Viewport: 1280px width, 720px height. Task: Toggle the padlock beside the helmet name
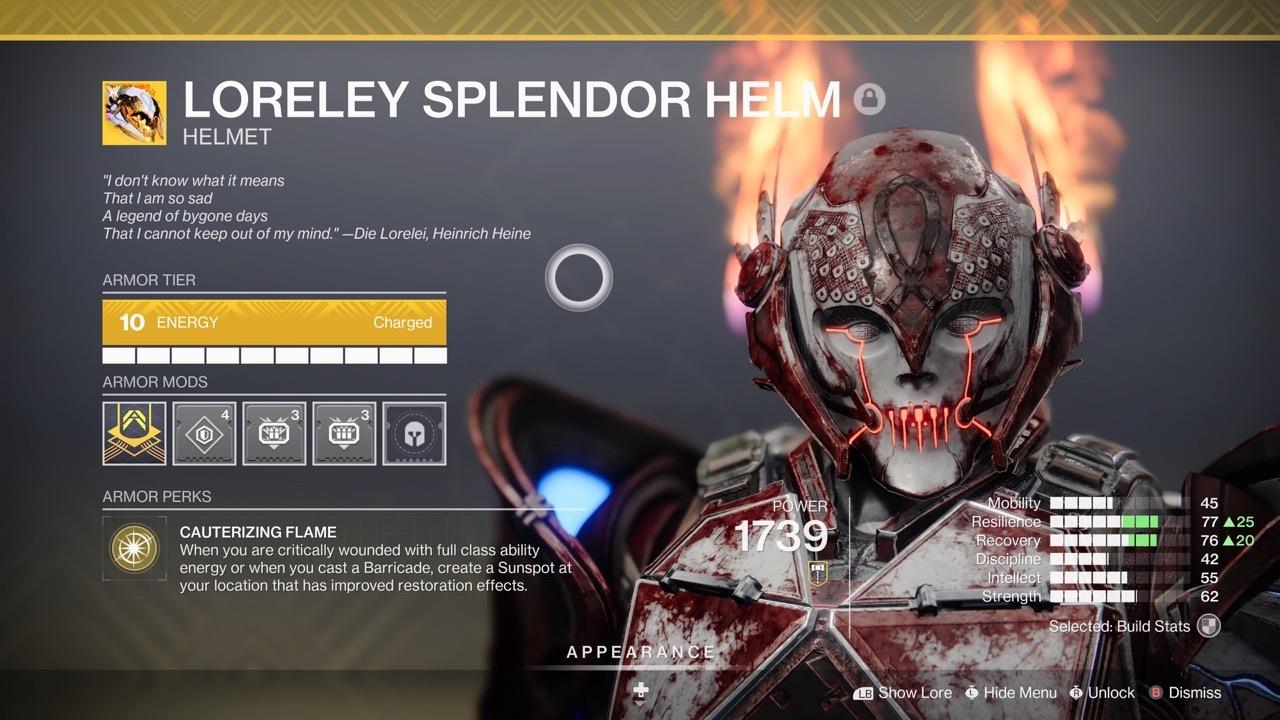[x=872, y=100]
